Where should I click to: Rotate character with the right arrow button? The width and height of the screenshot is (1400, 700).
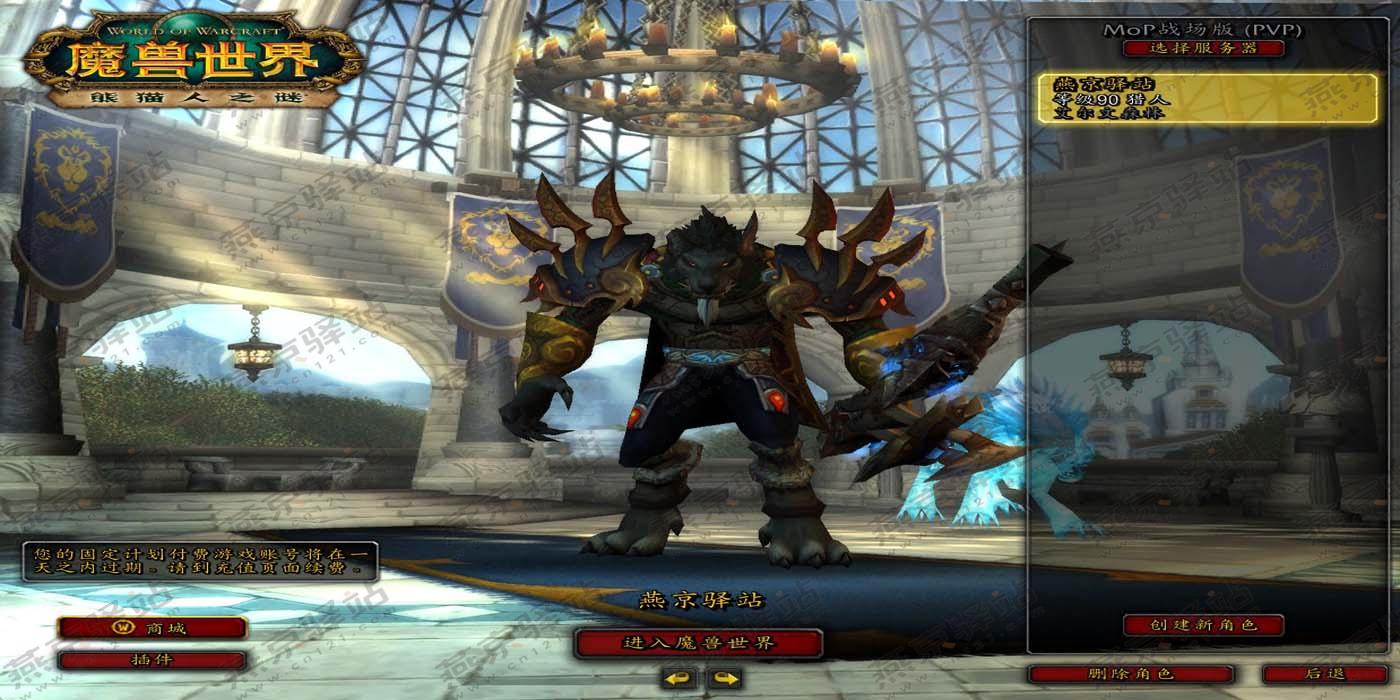pyautogui.click(x=725, y=680)
